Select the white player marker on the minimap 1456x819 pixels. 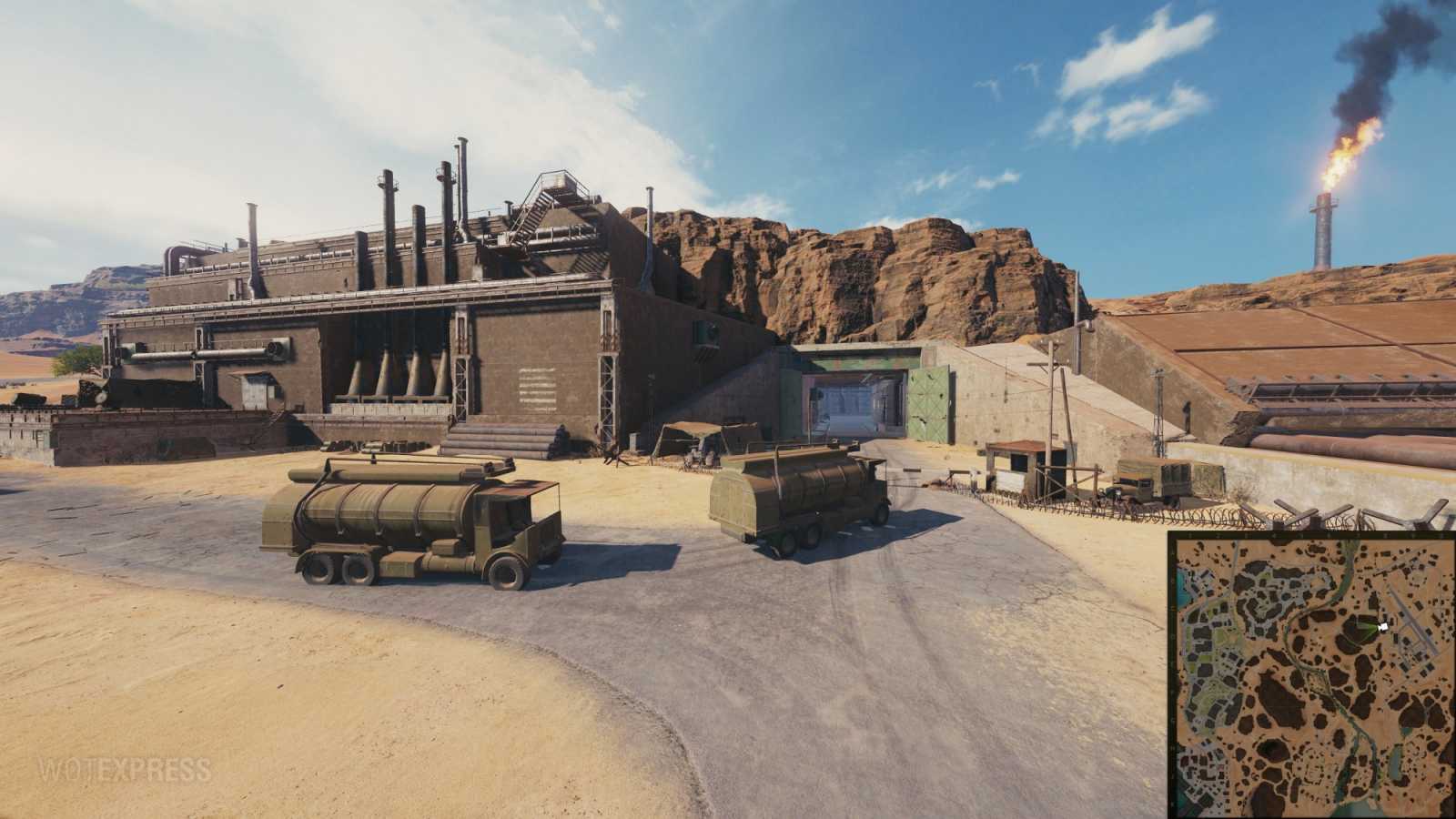(x=1383, y=626)
